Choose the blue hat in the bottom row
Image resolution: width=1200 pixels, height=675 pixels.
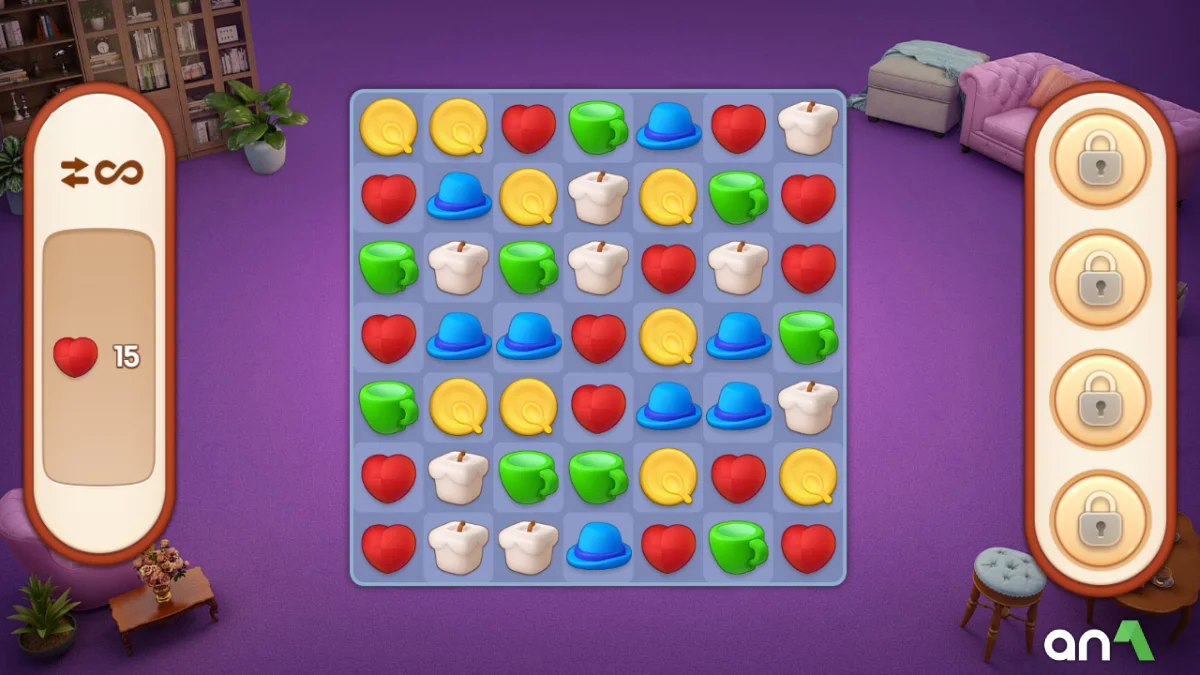pyautogui.click(x=598, y=547)
